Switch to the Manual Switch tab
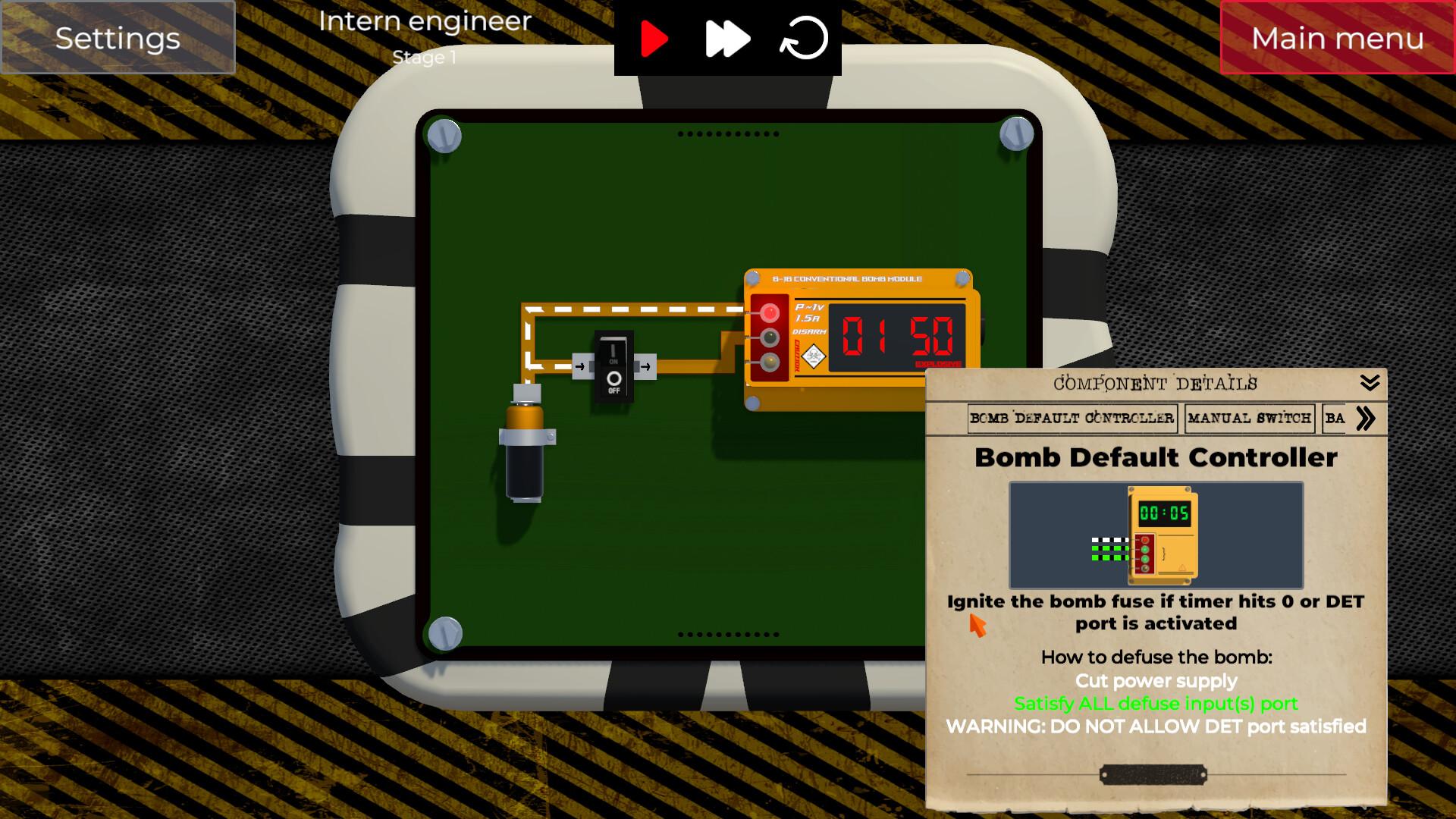Image resolution: width=1456 pixels, height=819 pixels. [x=1249, y=419]
